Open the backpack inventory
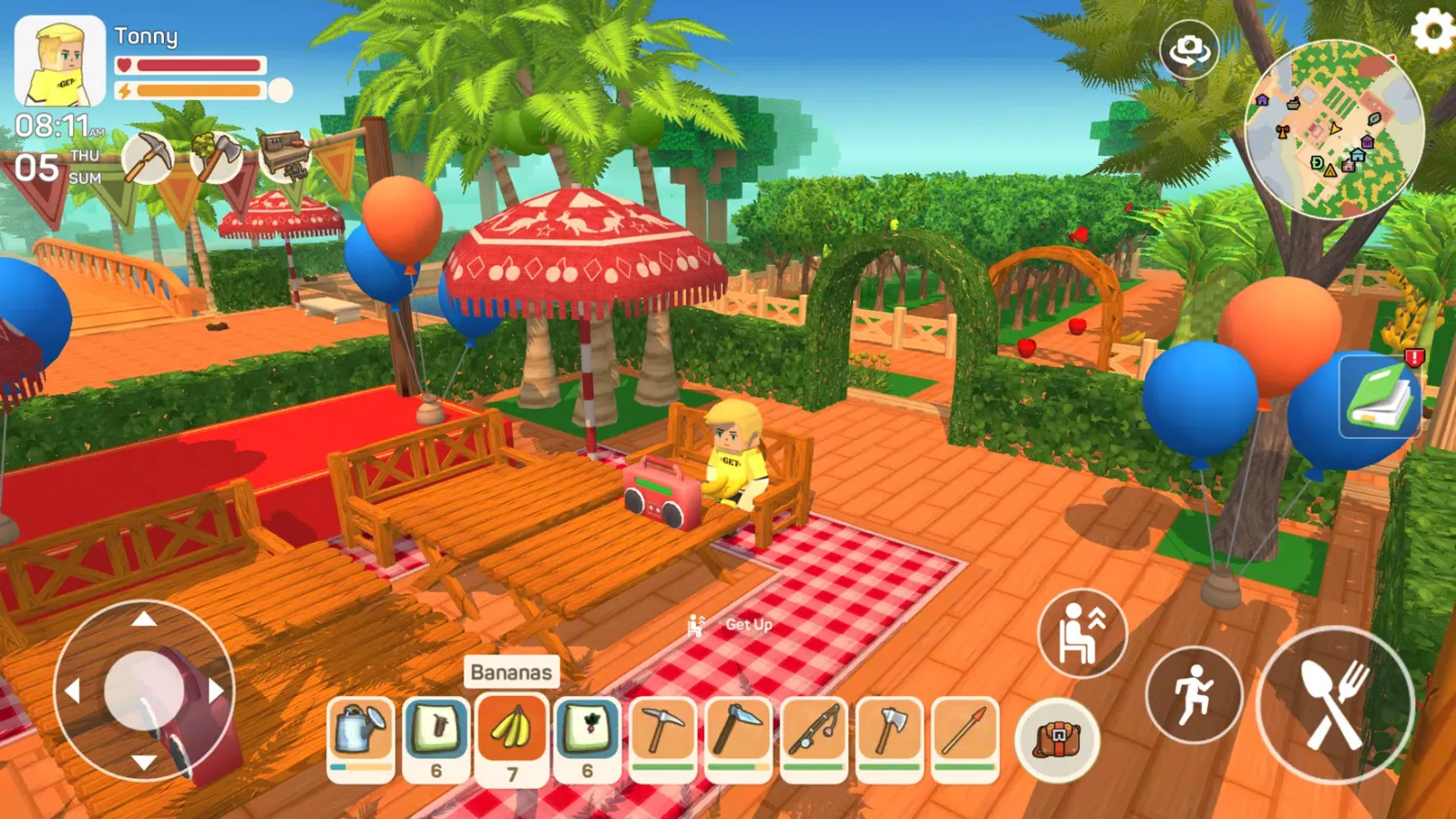The image size is (1456, 819). pyautogui.click(x=1056, y=741)
